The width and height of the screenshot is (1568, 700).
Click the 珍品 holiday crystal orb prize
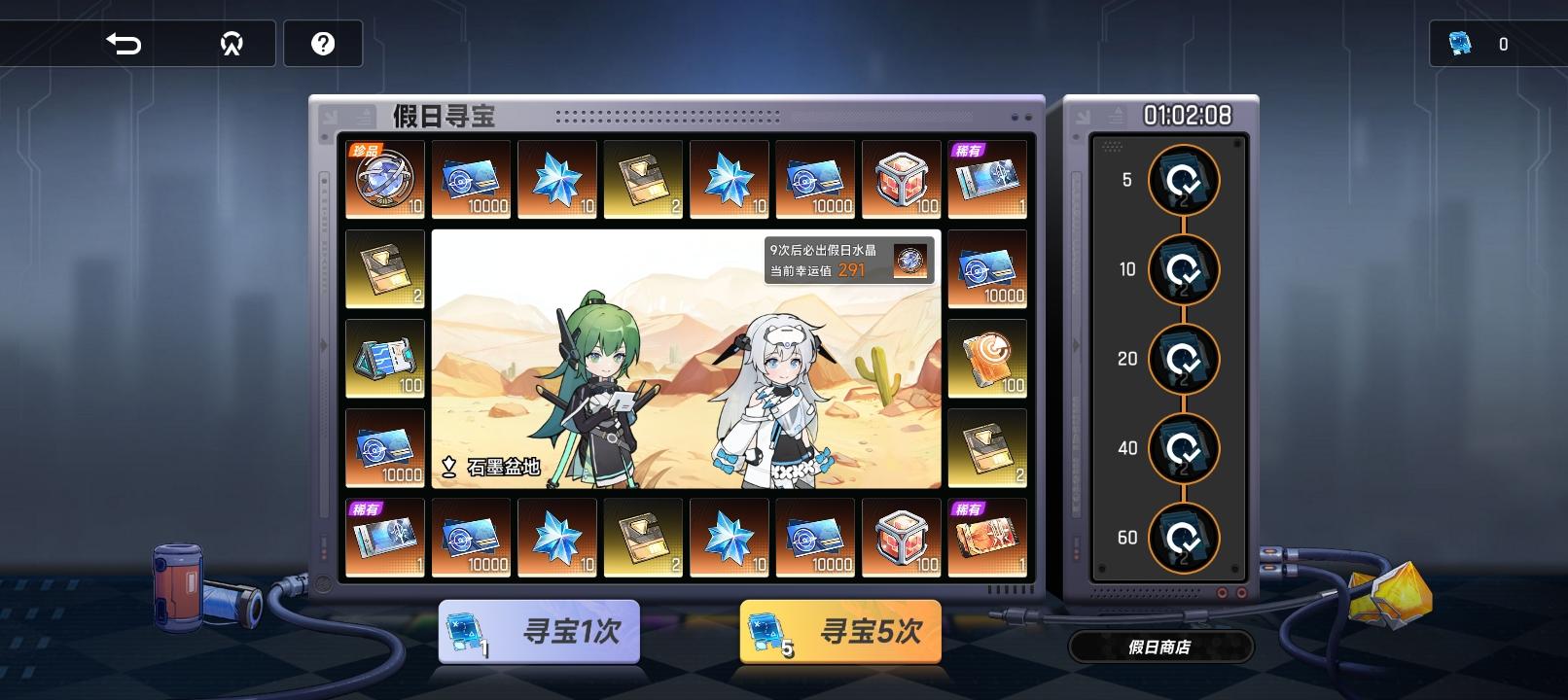[384, 180]
